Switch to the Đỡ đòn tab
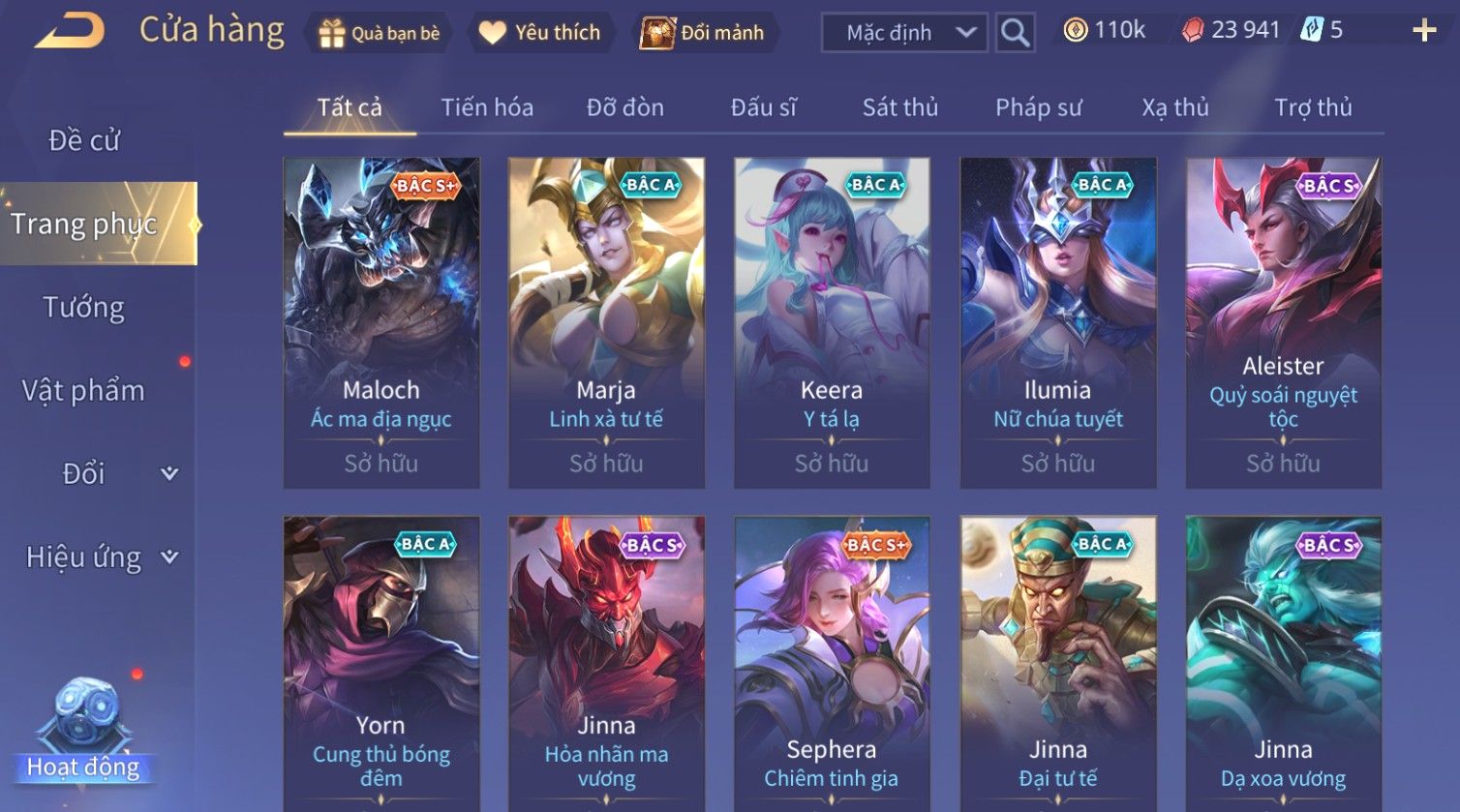1460x812 pixels. coord(625,107)
